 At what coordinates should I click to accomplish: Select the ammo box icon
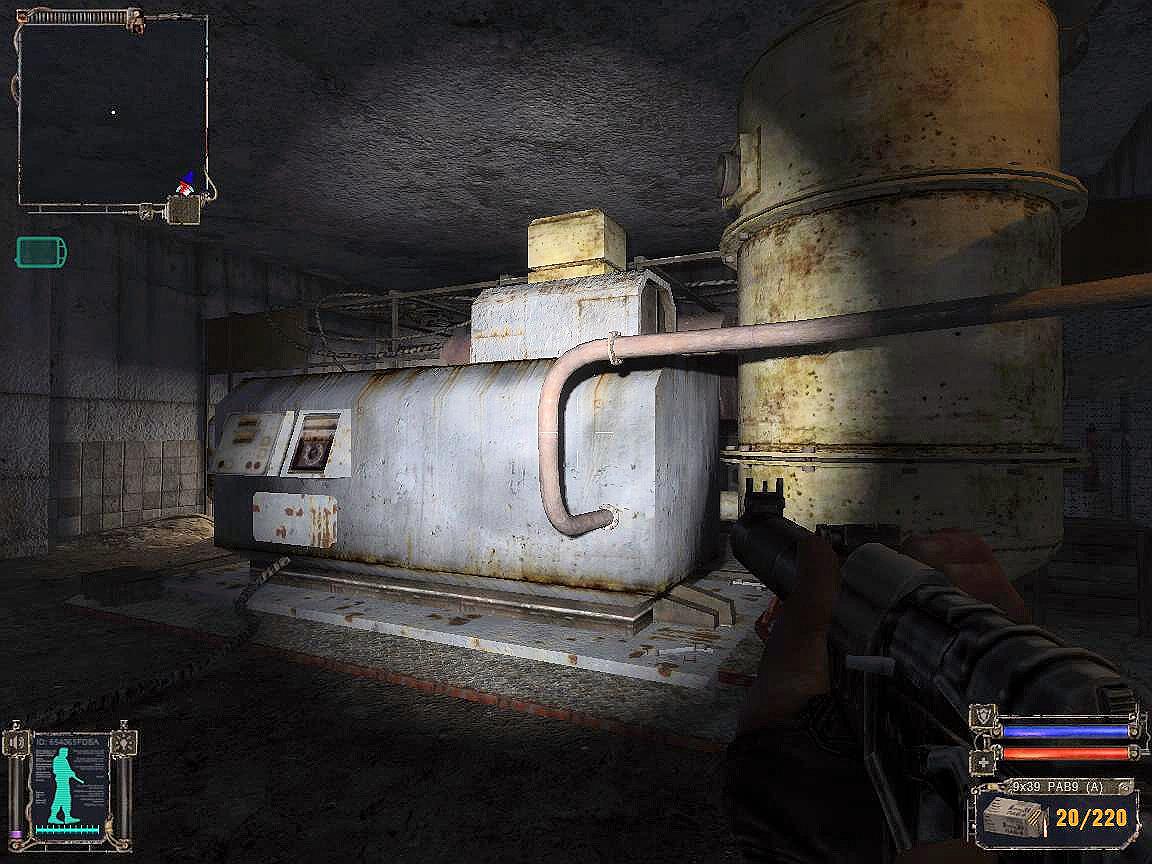1009,817
